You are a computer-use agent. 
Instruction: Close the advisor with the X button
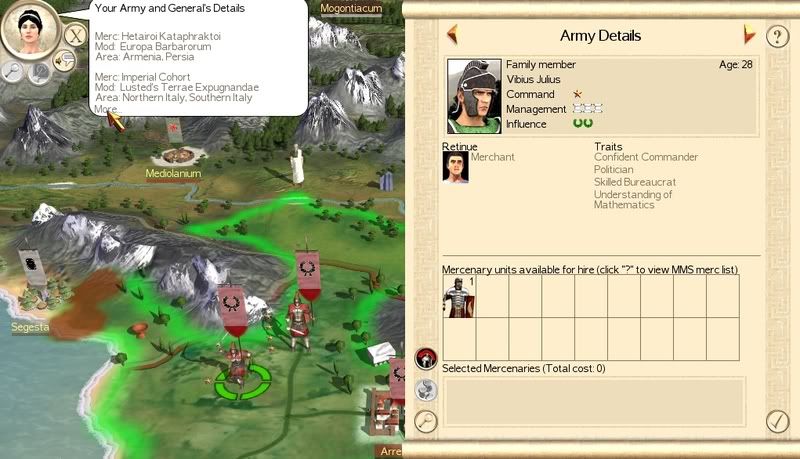[x=75, y=35]
